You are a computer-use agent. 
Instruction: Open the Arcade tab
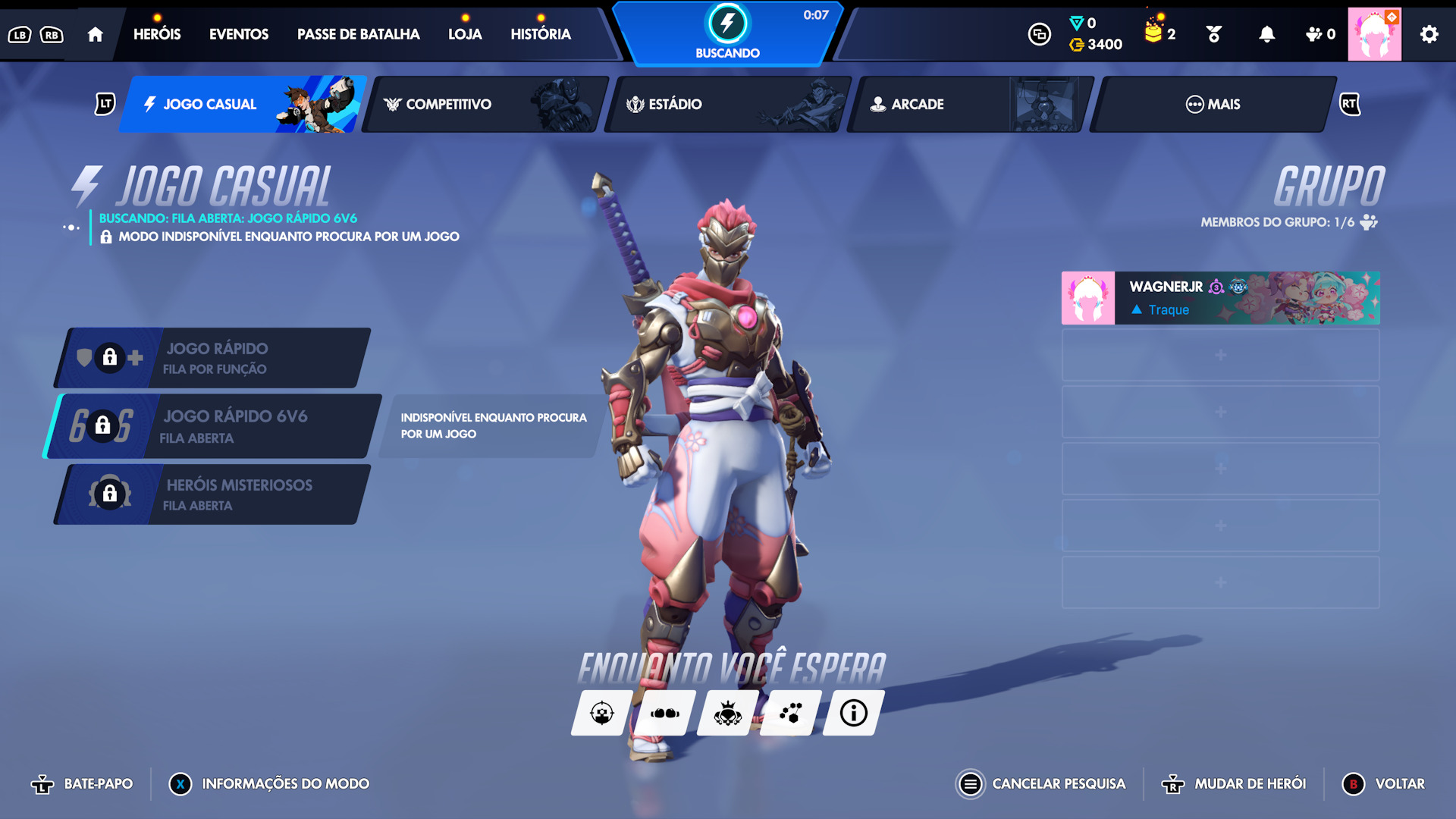969,104
